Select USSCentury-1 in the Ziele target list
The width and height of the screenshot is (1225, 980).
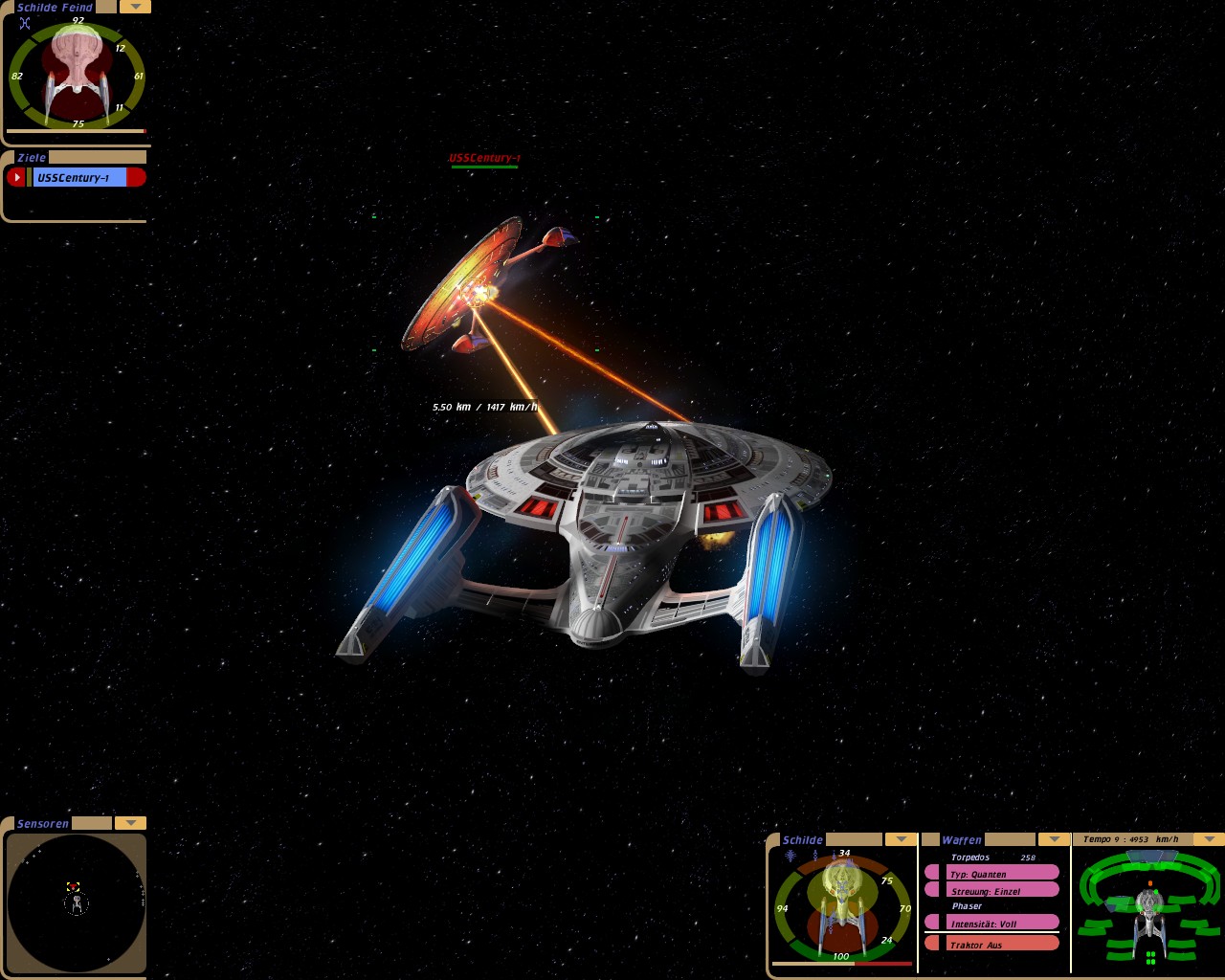pos(79,177)
